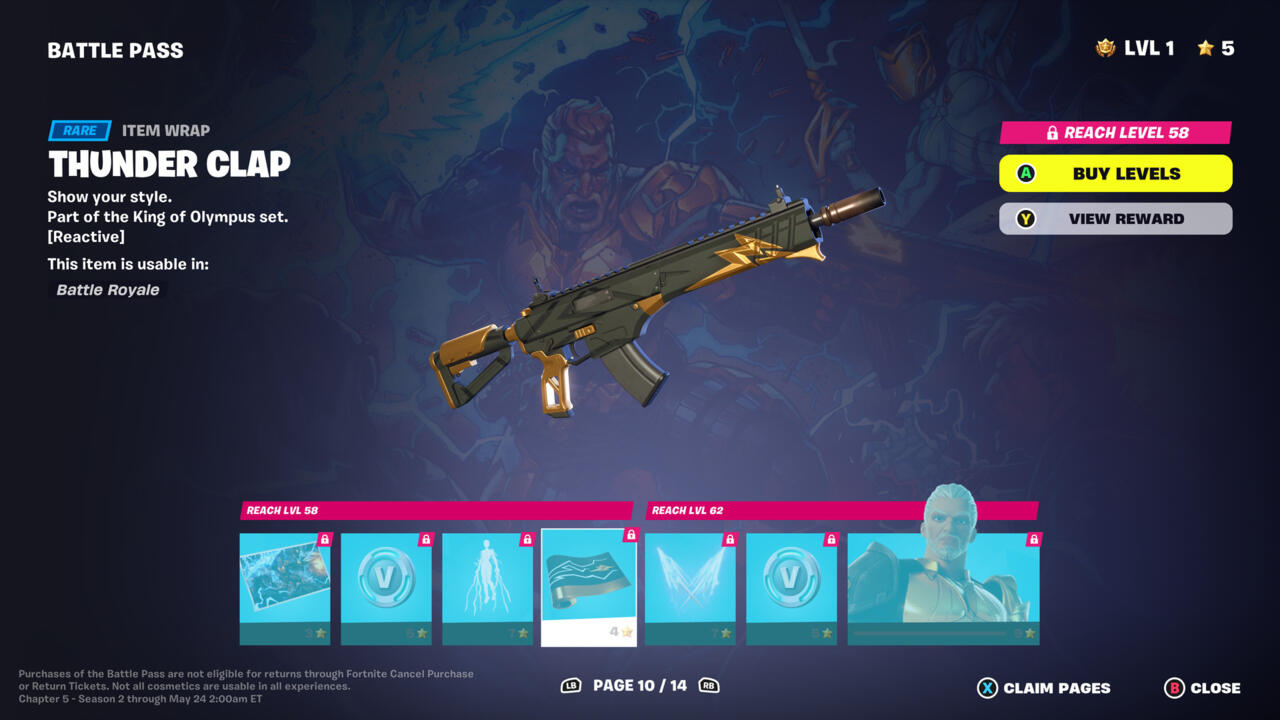
Task: Select the glowing lightning figure reward tile
Action: pyautogui.click(x=487, y=588)
